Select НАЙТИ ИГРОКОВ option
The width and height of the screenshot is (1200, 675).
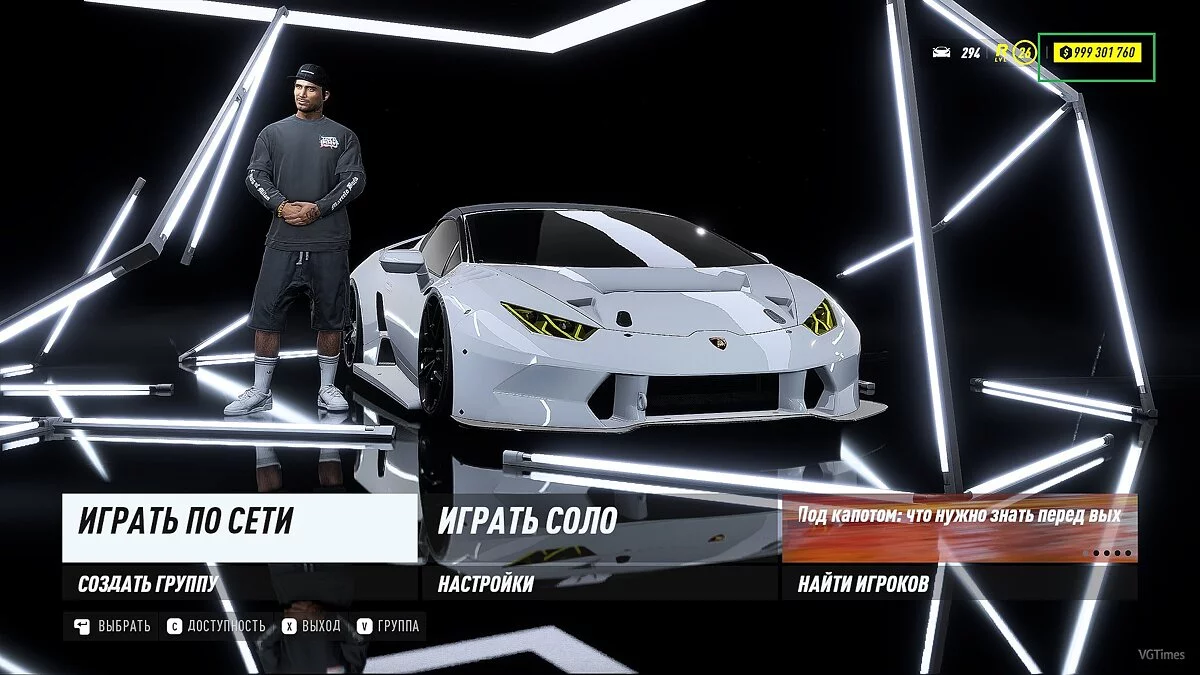pos(959,583)
